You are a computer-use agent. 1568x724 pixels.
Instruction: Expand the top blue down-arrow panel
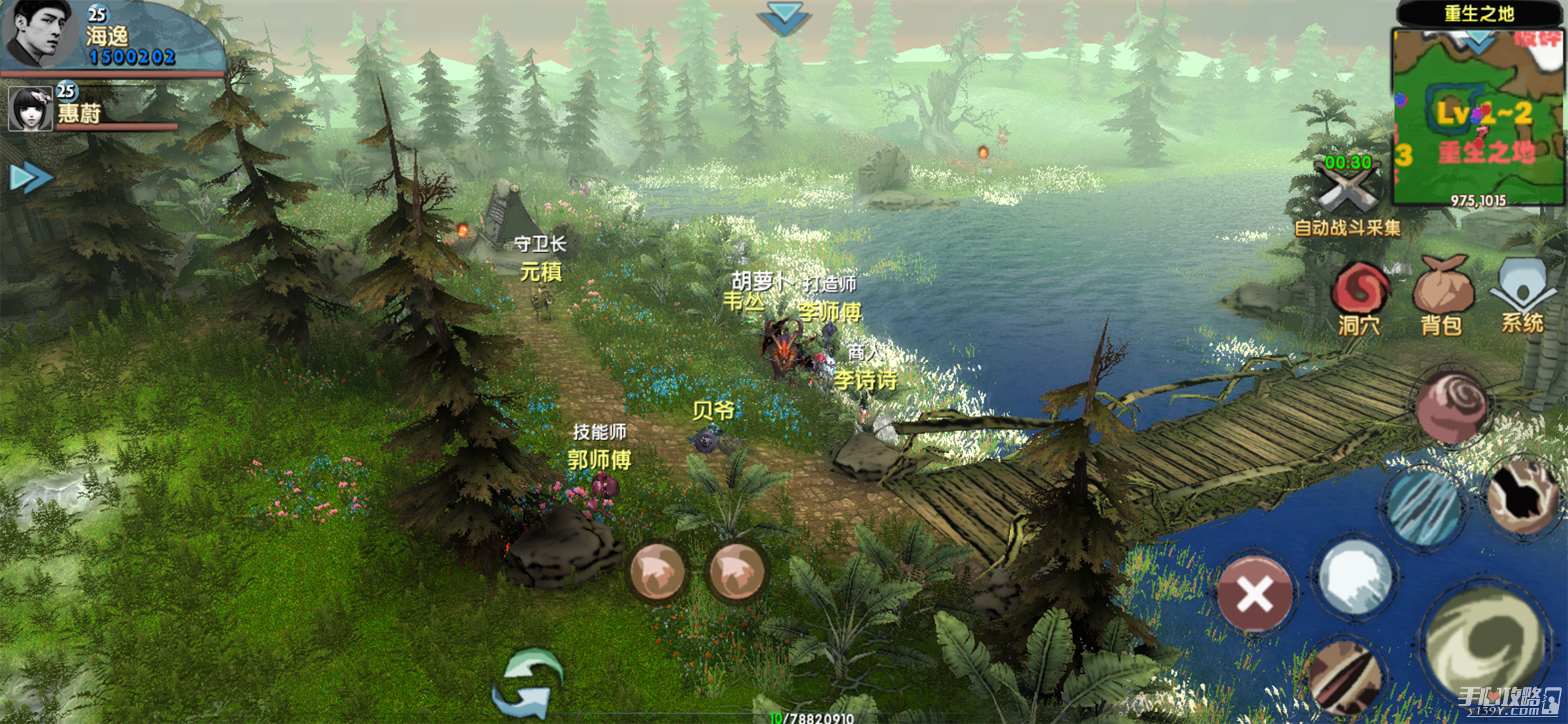[783, 18]
